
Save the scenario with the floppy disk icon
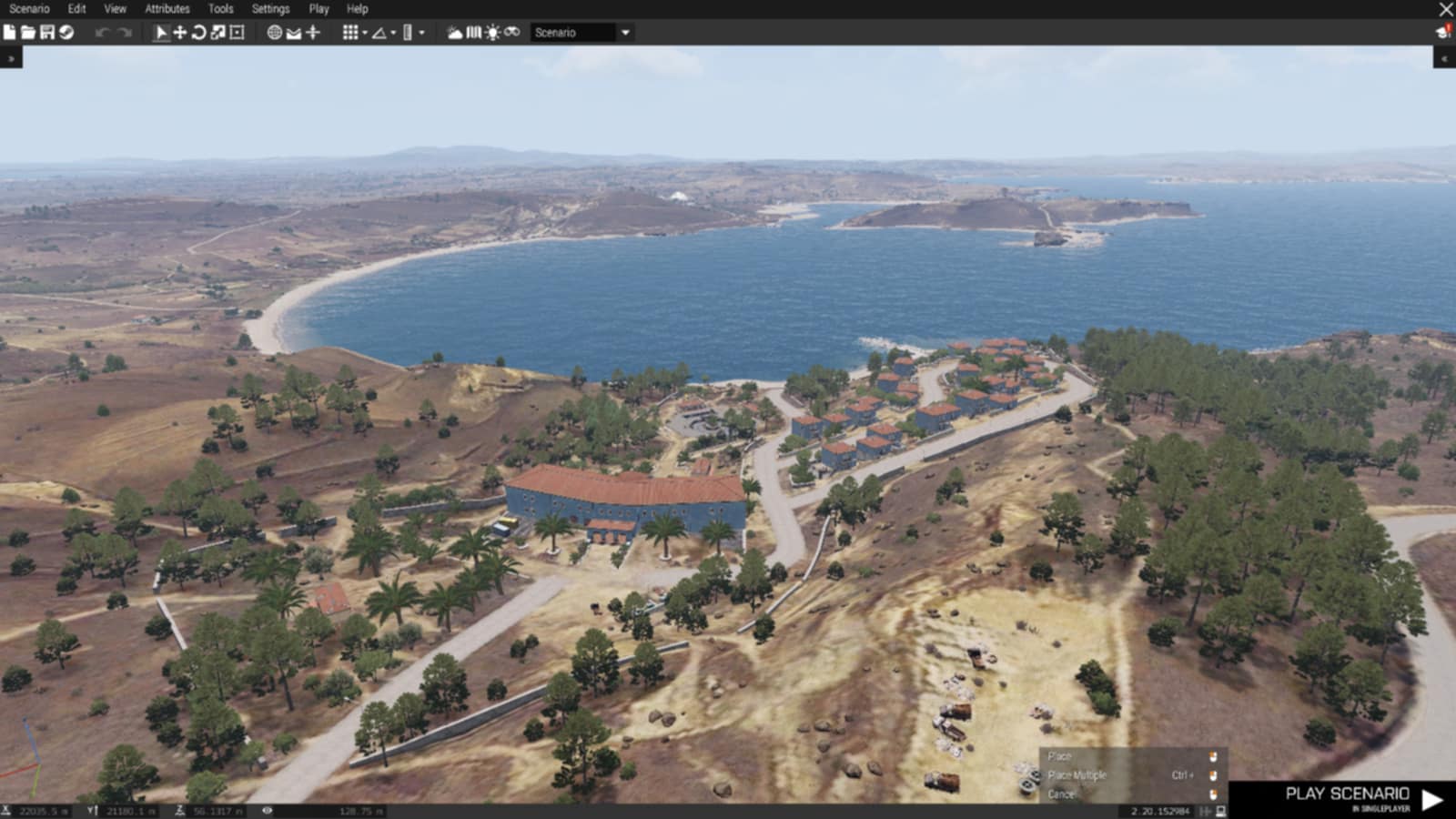coord(47,33)
